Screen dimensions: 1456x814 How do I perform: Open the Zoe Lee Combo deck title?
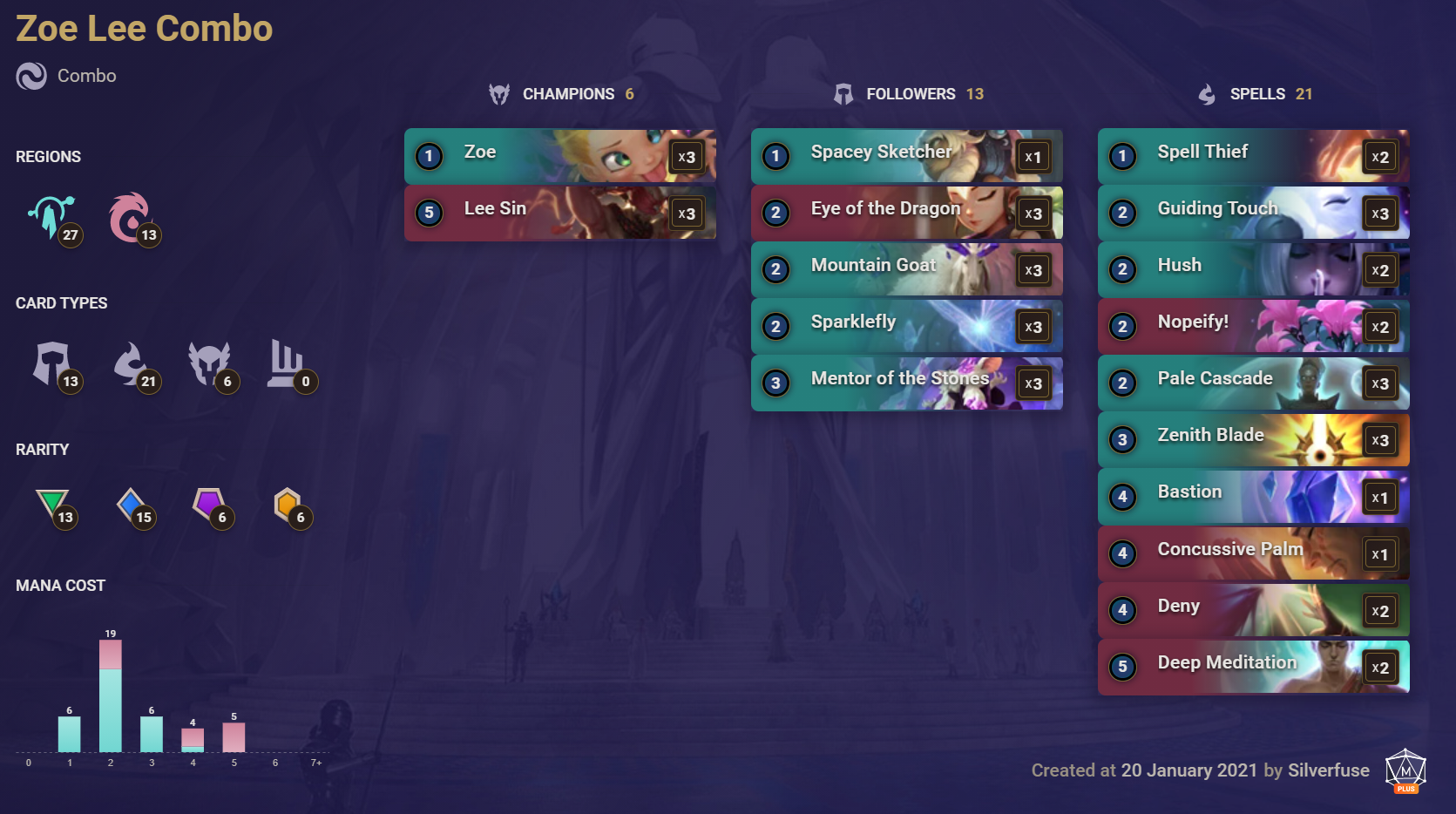pos(143,28)
